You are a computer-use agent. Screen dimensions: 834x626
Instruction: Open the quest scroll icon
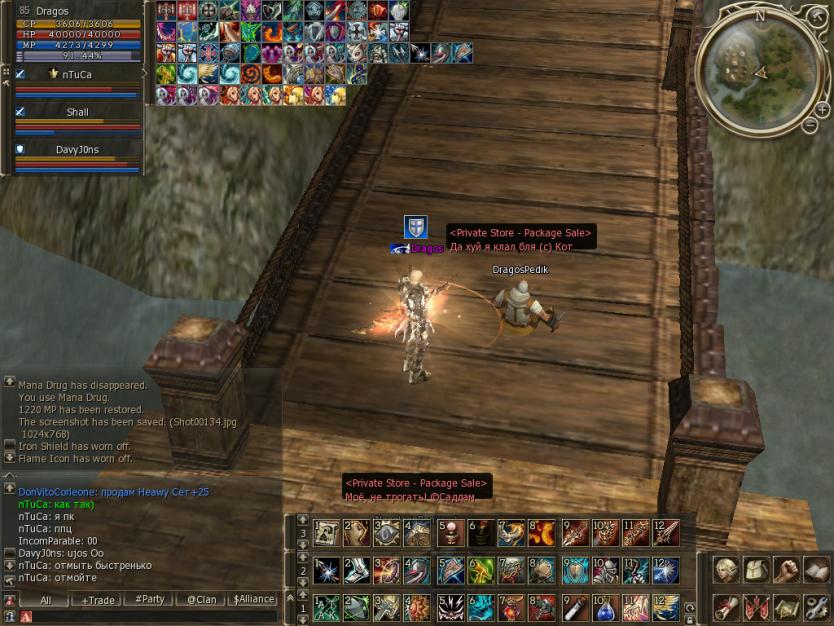pos(726,606)
